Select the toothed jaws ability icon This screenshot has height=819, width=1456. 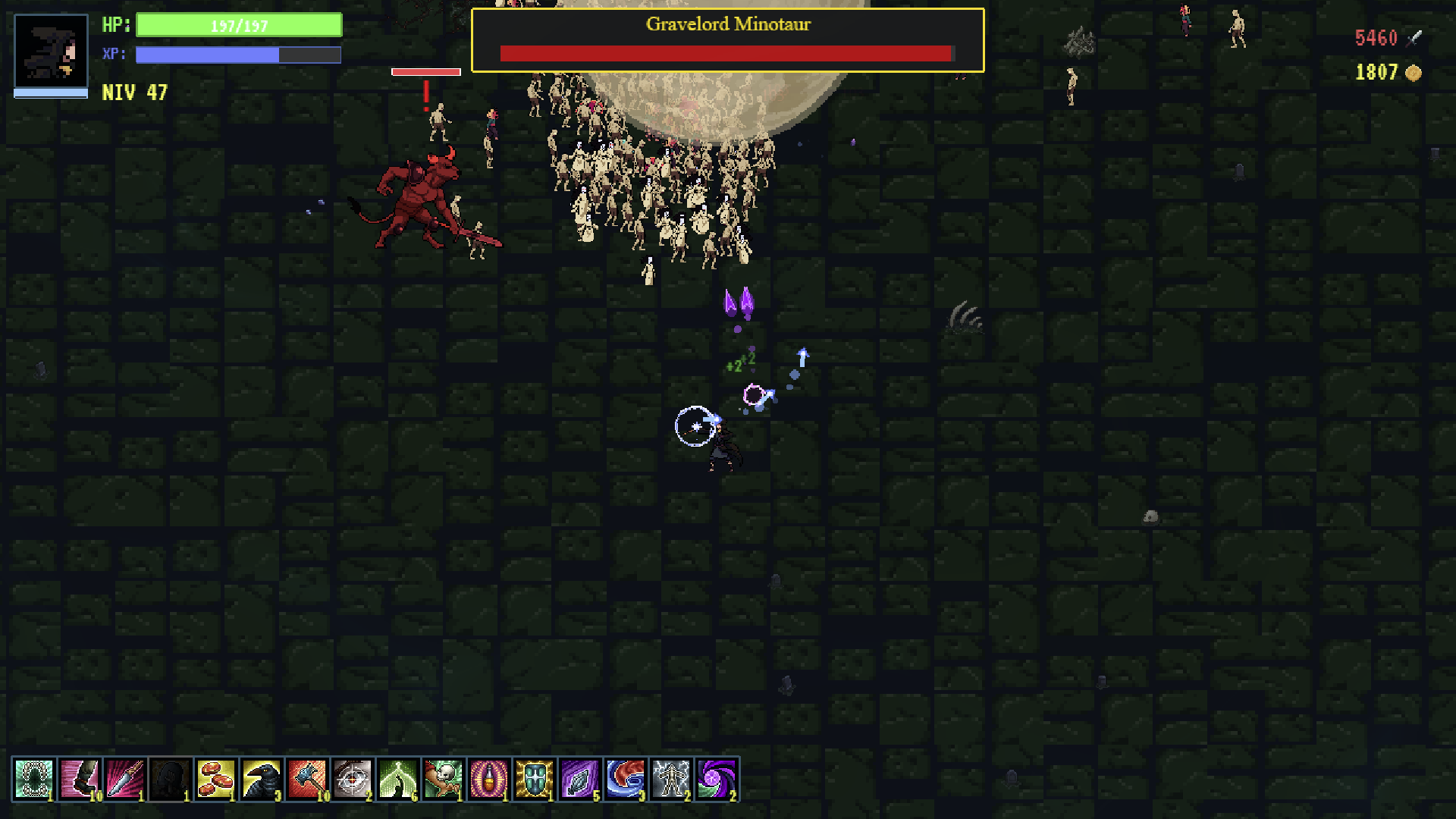(34, 779)
